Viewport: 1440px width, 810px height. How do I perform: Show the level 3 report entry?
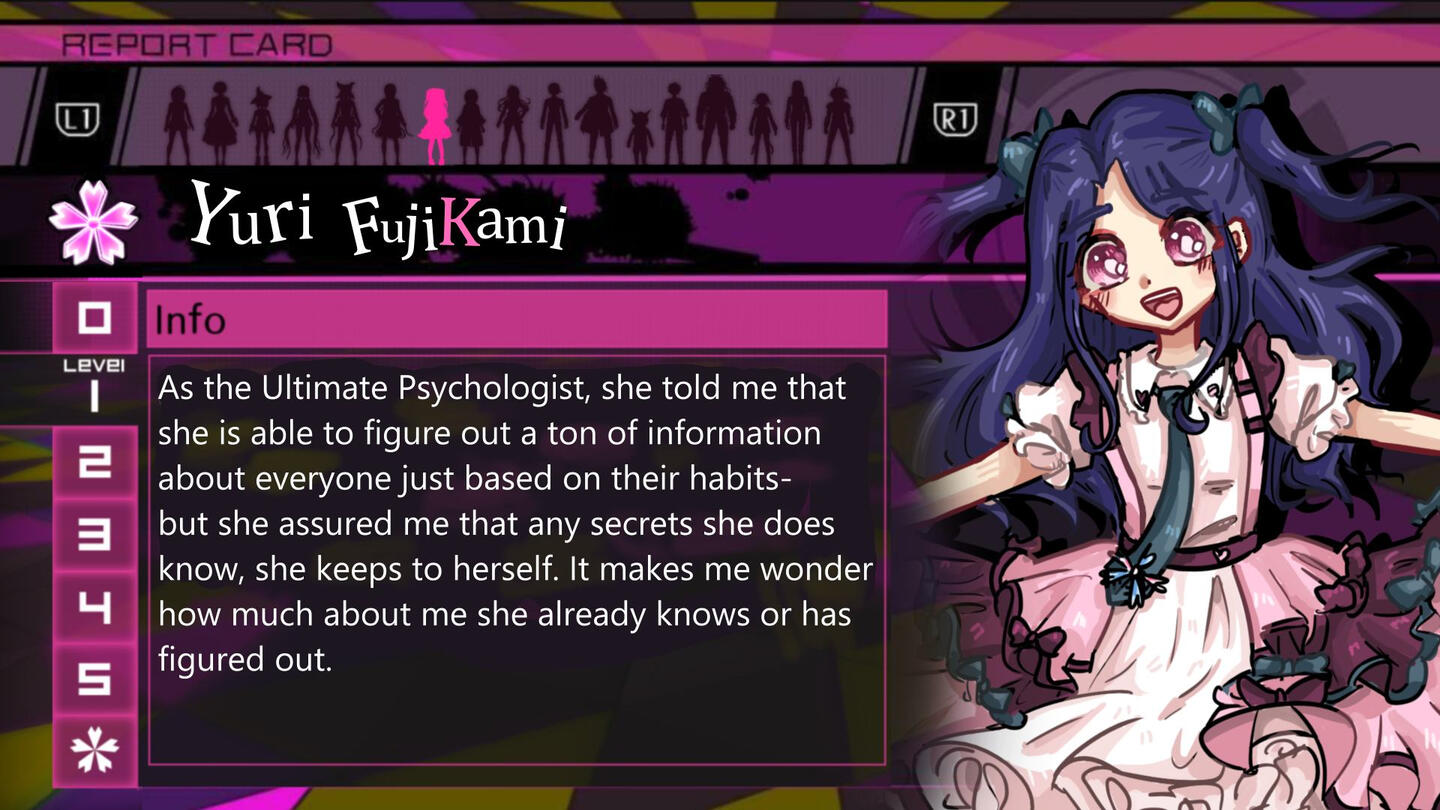[94, 535]
